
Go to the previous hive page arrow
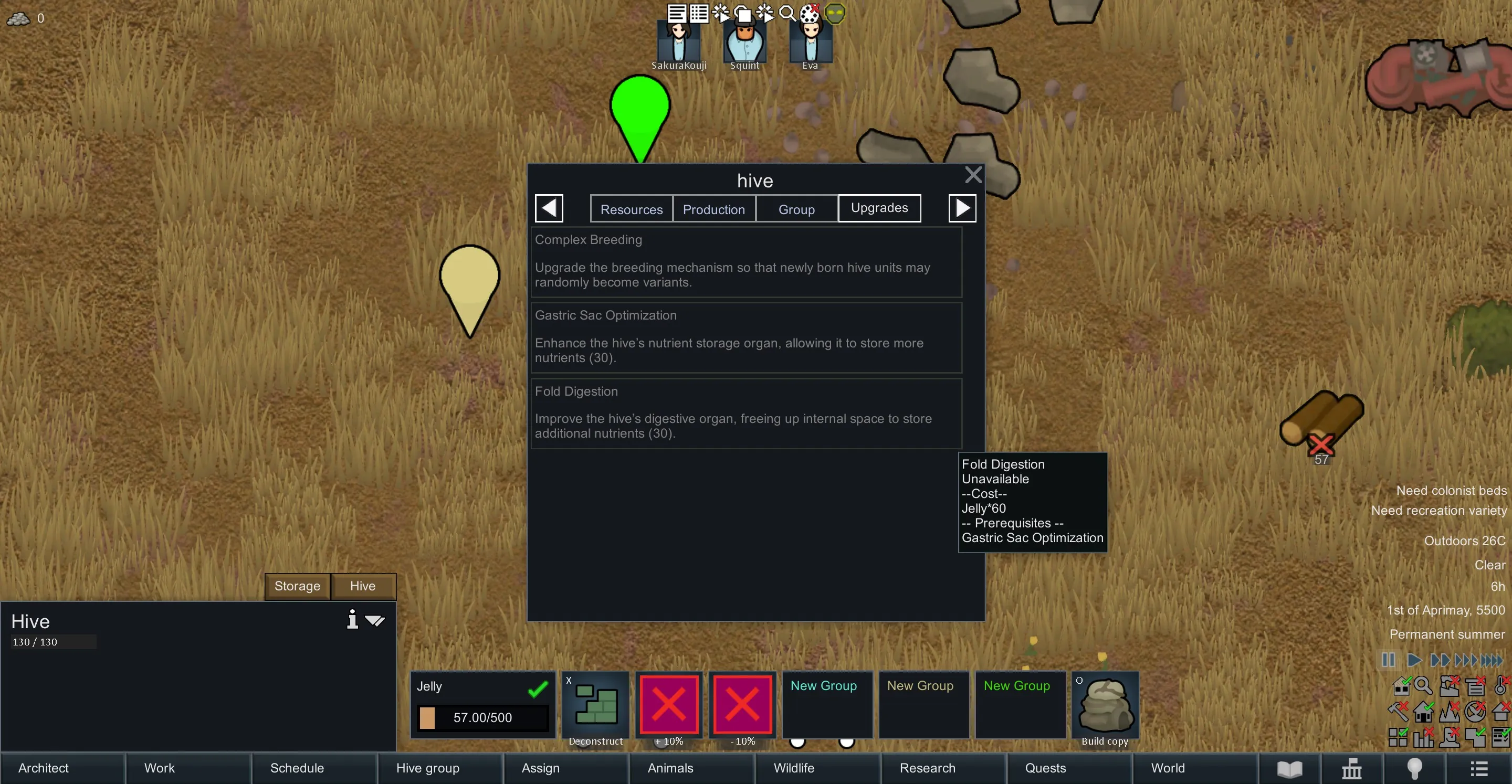tap(549, 208)
